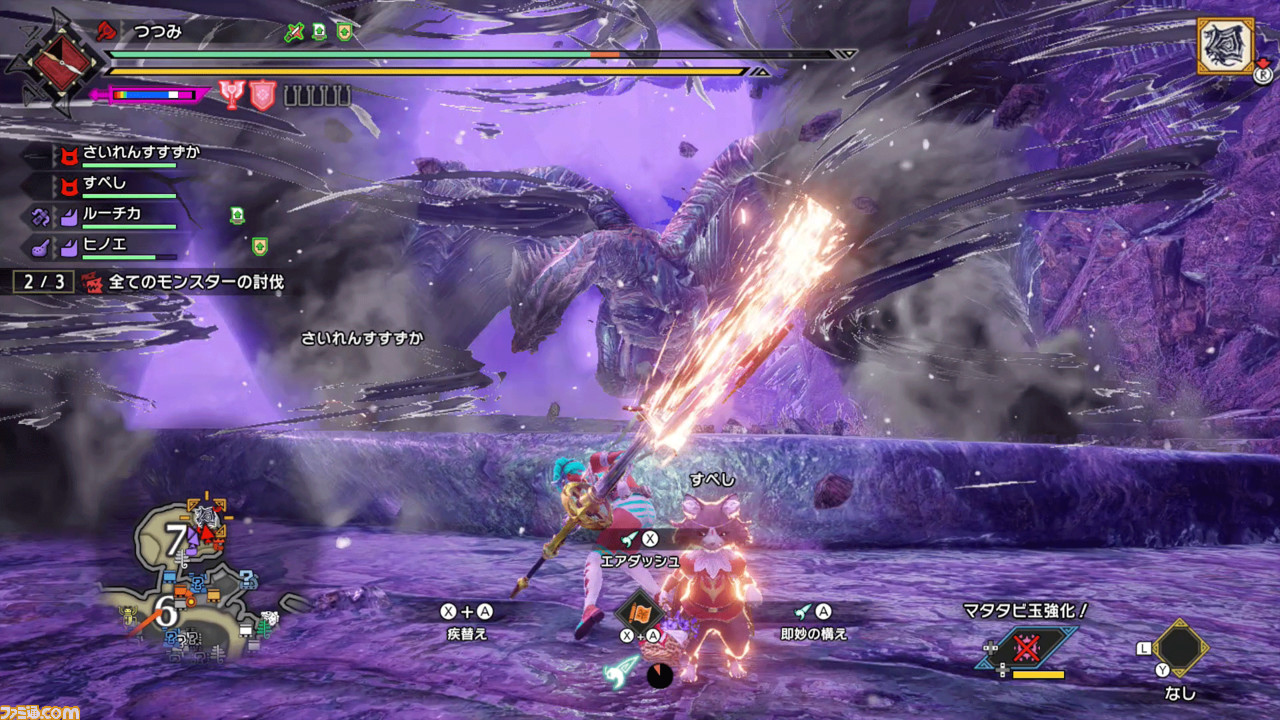The image size is (1280, 720).
Task: Select the crossed-out item bar slot
Action: (x=1027, y=648)
